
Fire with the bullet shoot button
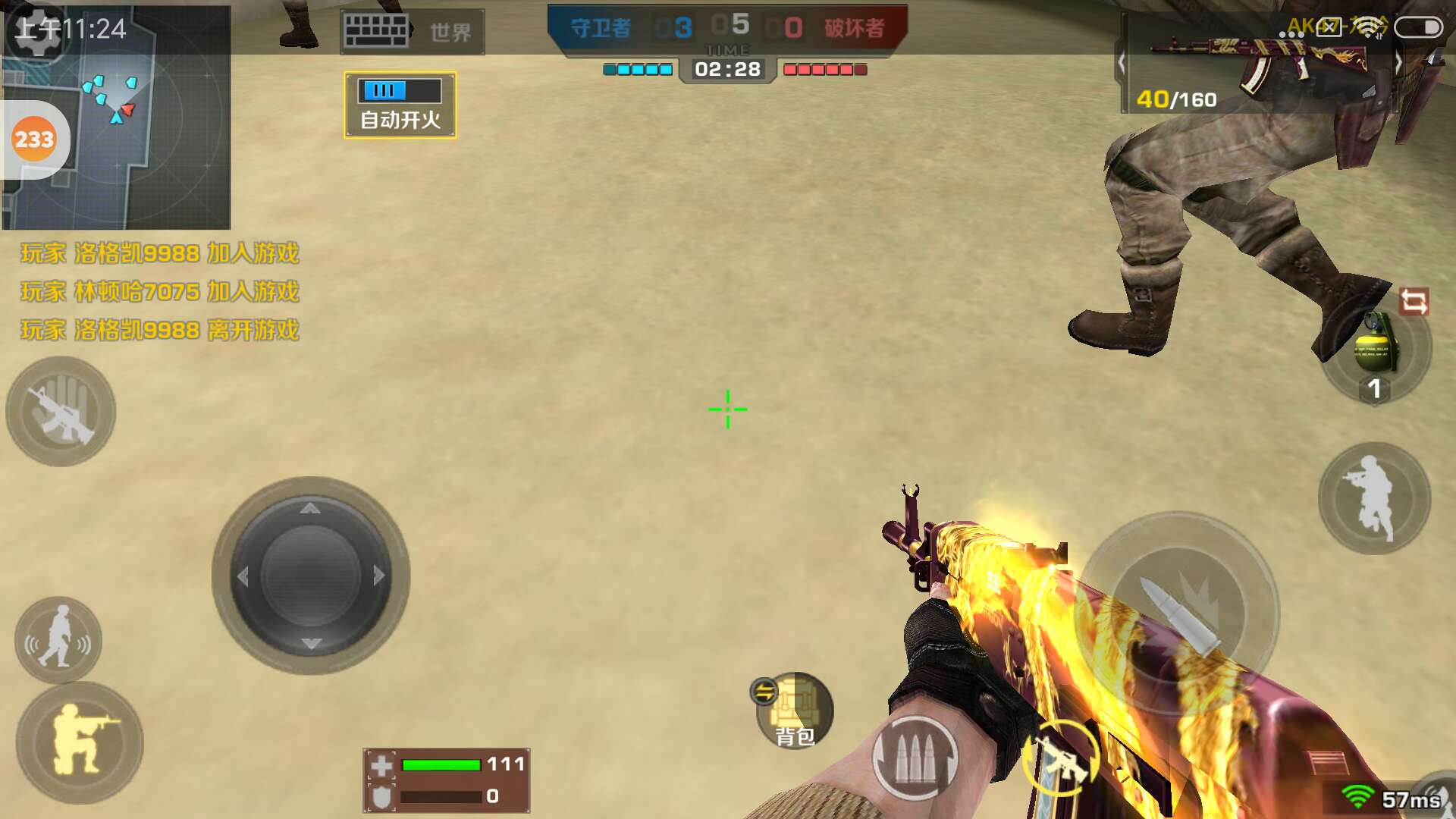point(1178,614)
